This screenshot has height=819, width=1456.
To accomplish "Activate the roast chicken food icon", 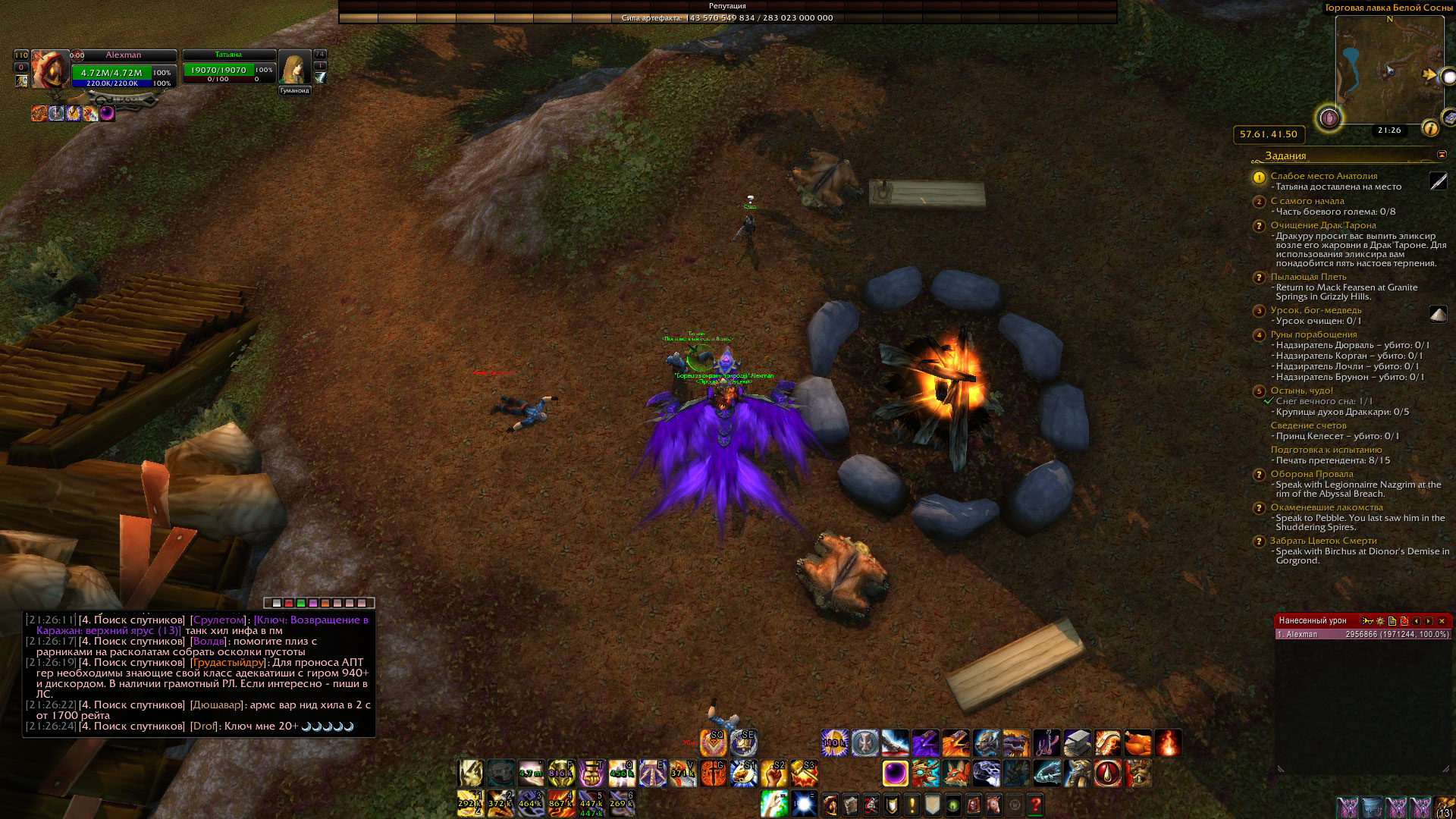I will click(x=1137, y=743).
